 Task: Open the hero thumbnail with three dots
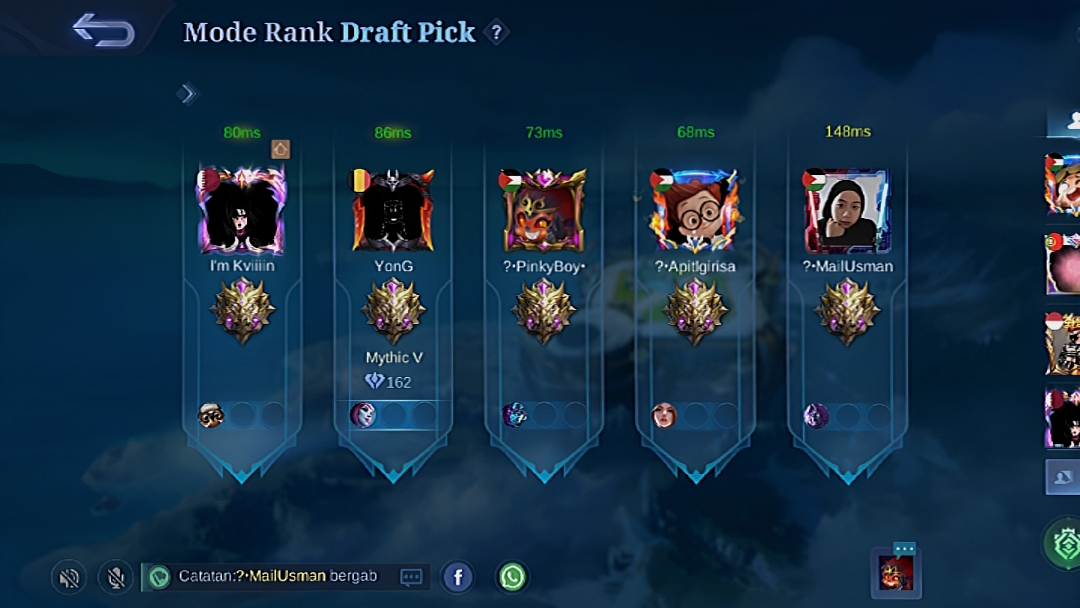pos(895,572)
